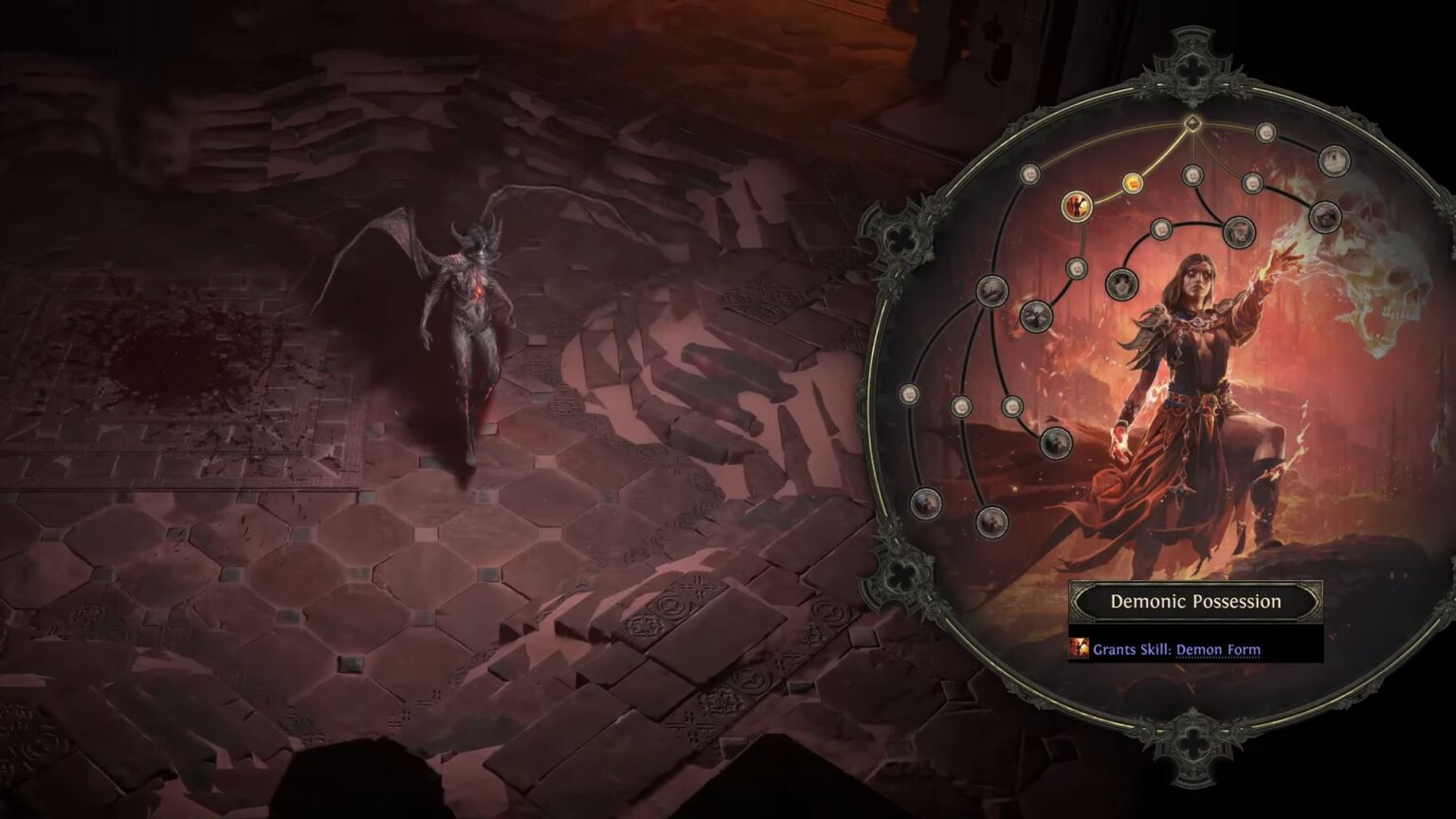
Task: Select the Demonic Possession ascendancy node
Action: coord(1077,206)
